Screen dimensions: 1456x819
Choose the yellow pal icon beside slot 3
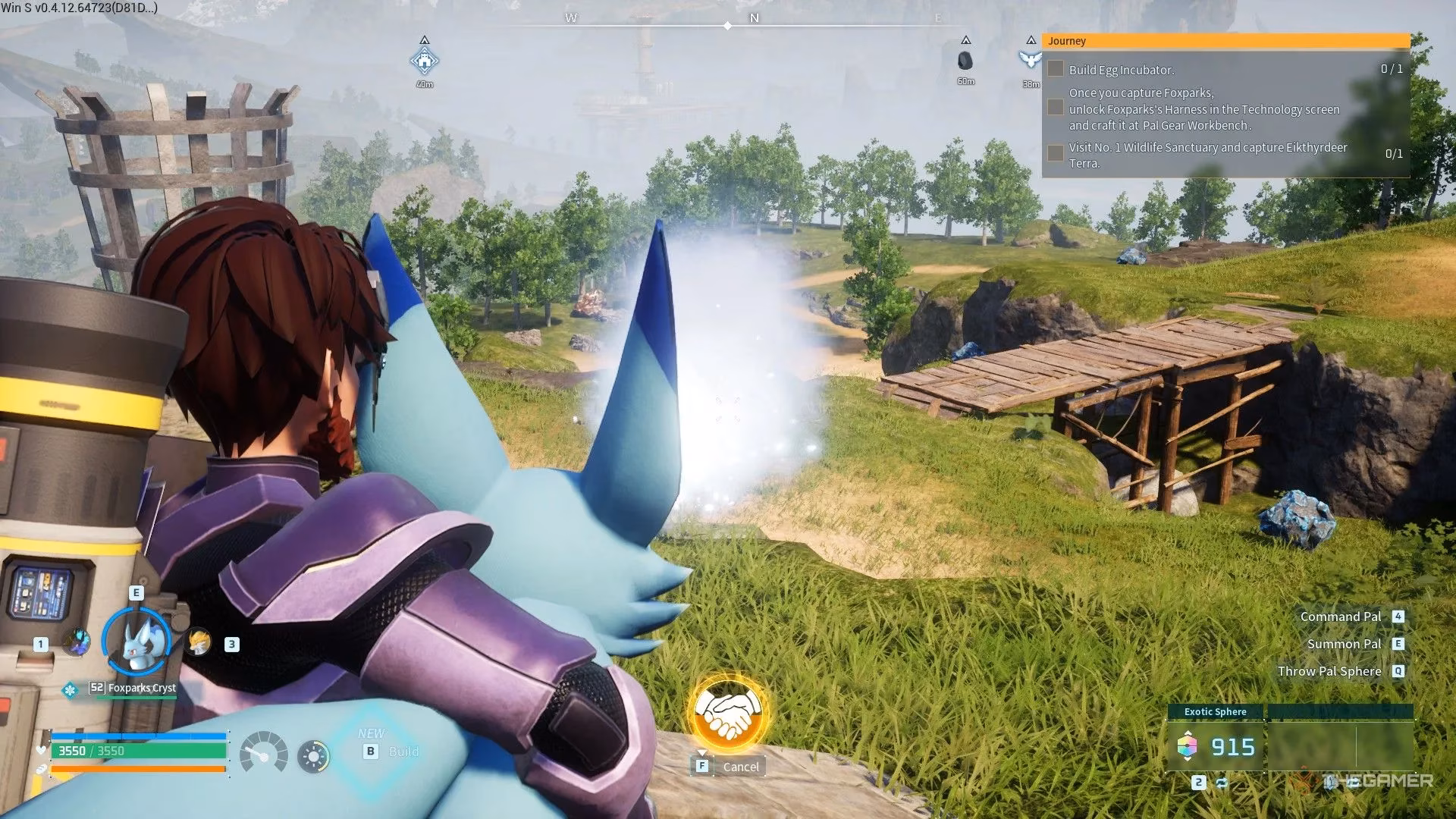tap(199, 642)
